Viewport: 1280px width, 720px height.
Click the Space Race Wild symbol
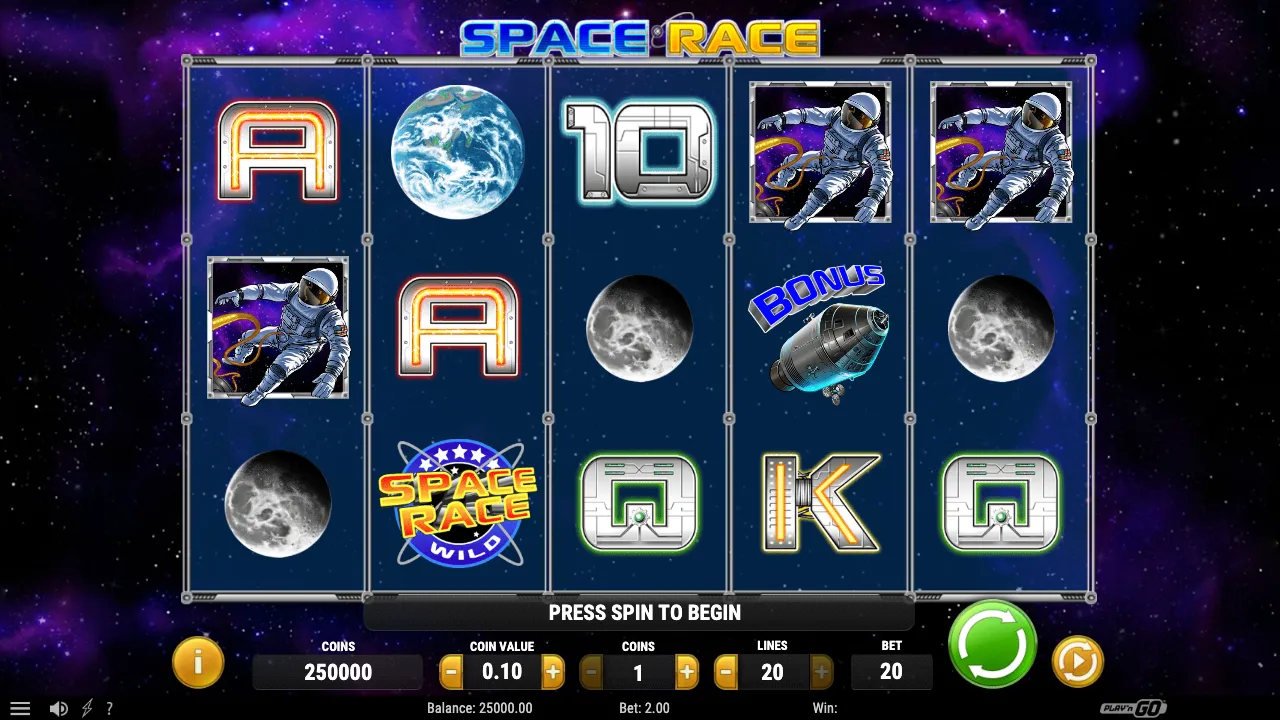coord(458,502)
